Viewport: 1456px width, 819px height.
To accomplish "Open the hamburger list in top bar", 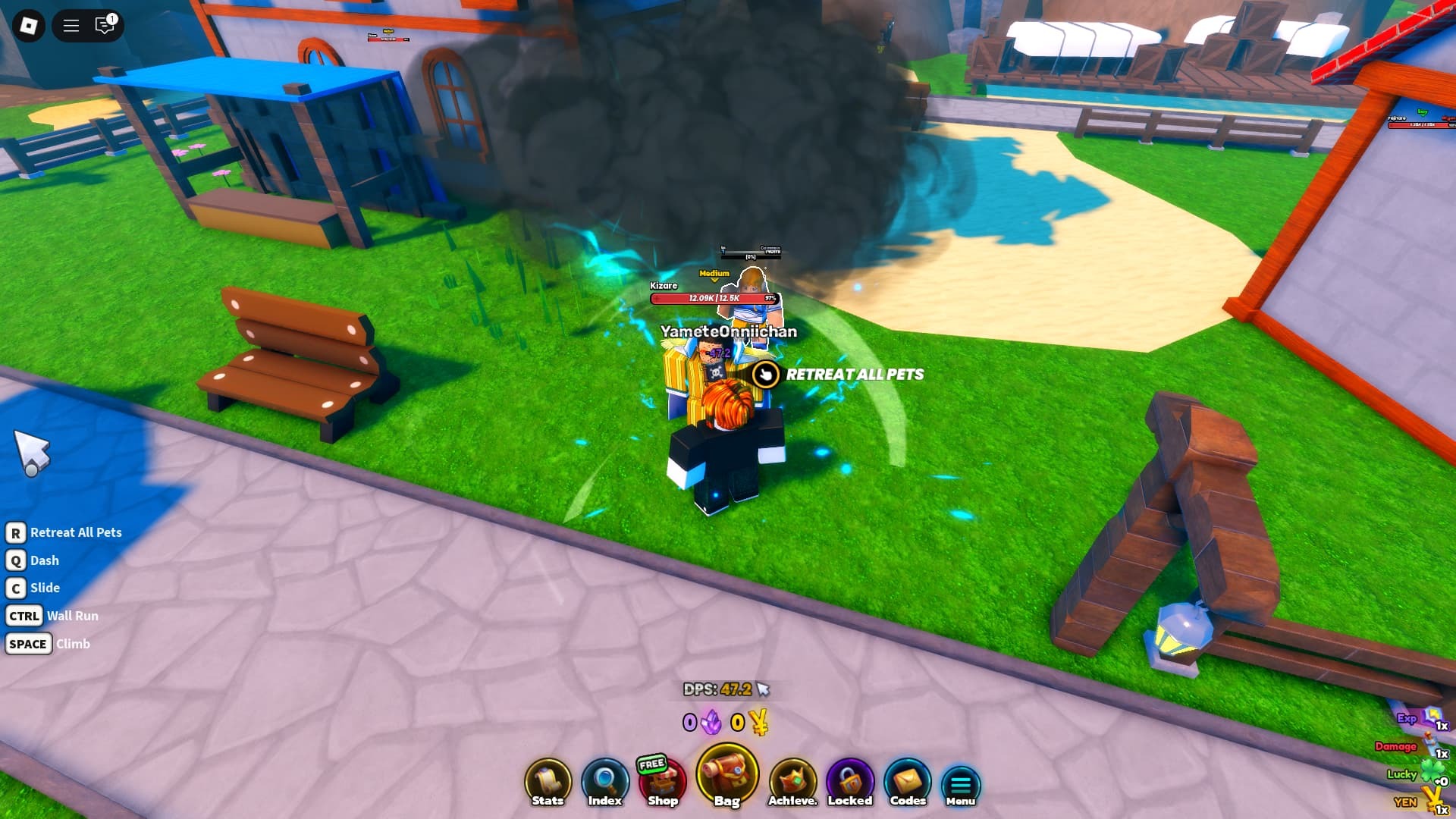I will click(71, 26).
